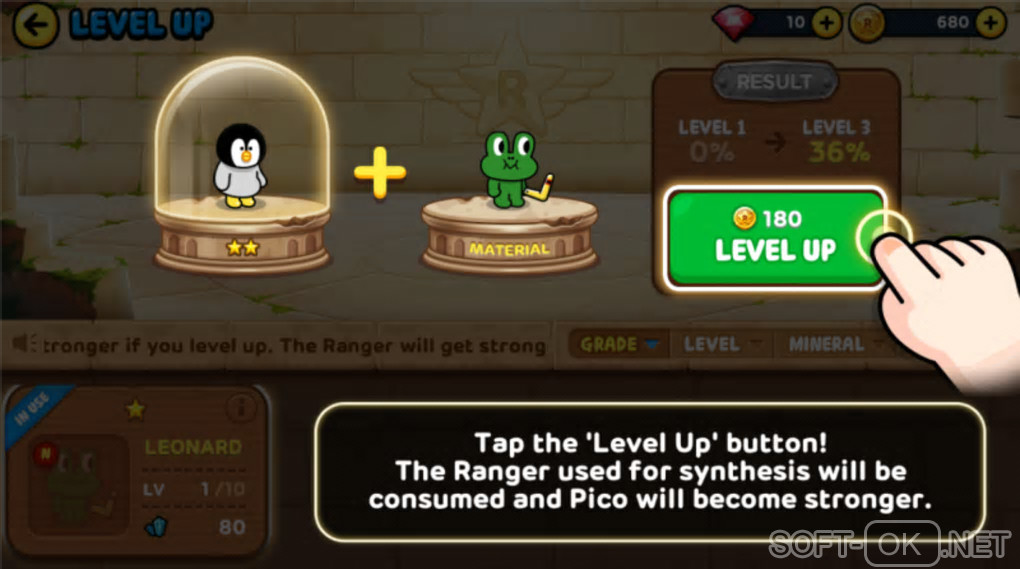Sort rangers by Mineral

pos(832,344)
